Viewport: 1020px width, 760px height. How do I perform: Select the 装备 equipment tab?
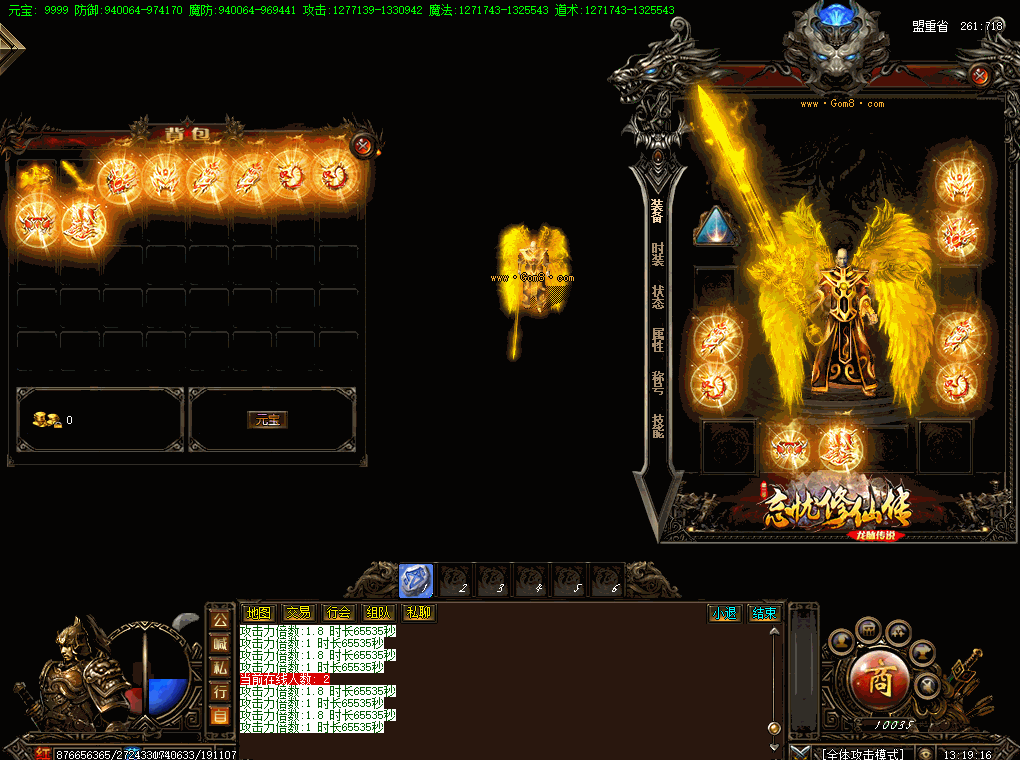[x=657, y=210]
